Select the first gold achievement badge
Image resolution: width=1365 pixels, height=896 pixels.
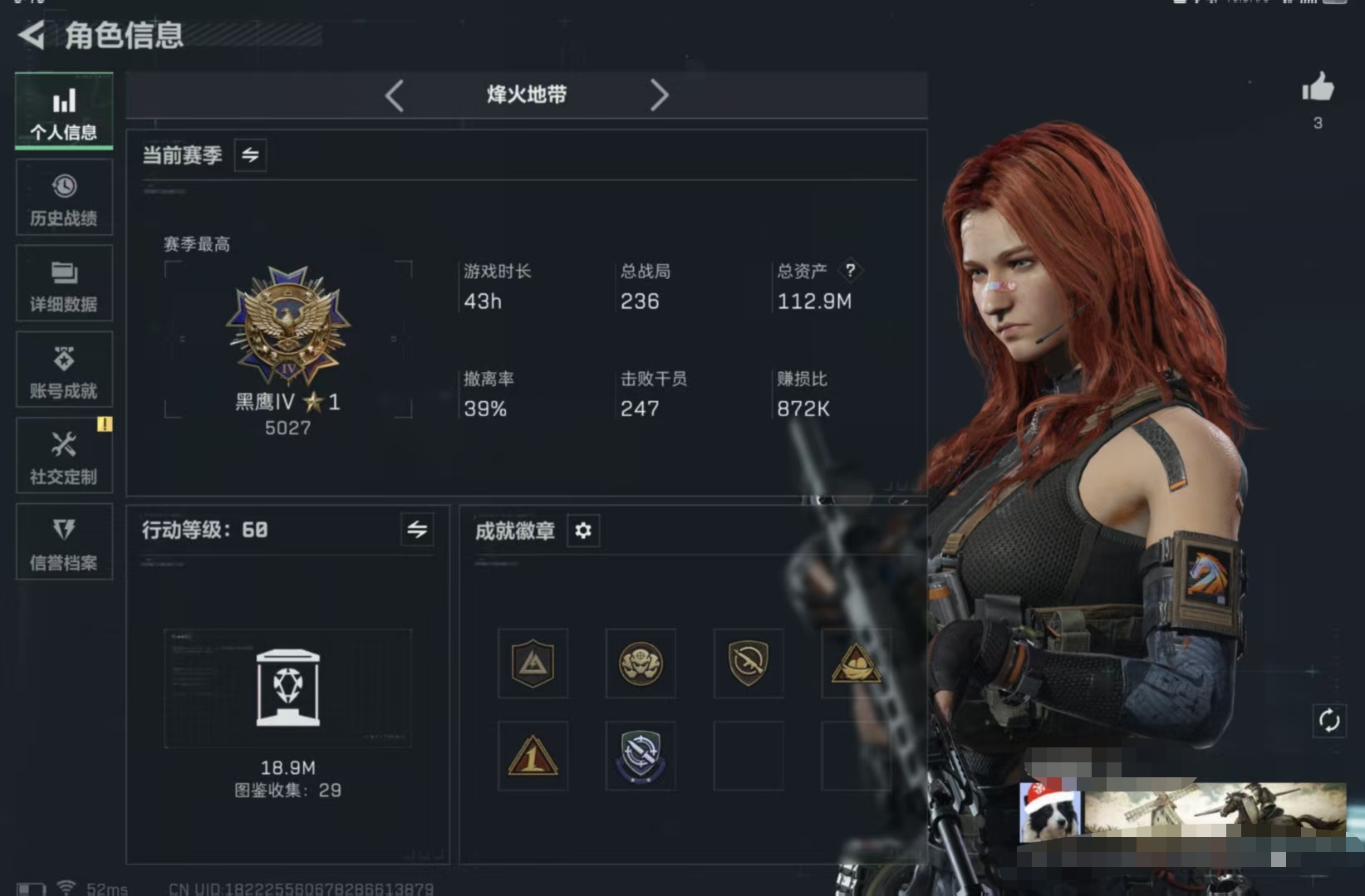pos(533,664)
